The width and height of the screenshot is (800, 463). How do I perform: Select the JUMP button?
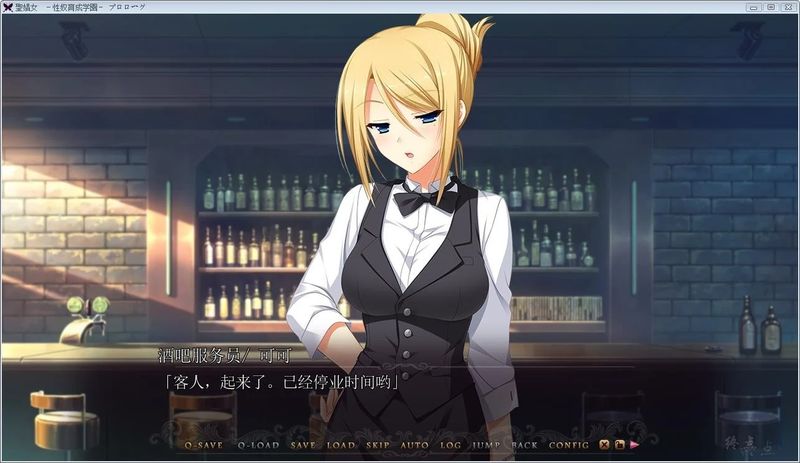[487, 444]
